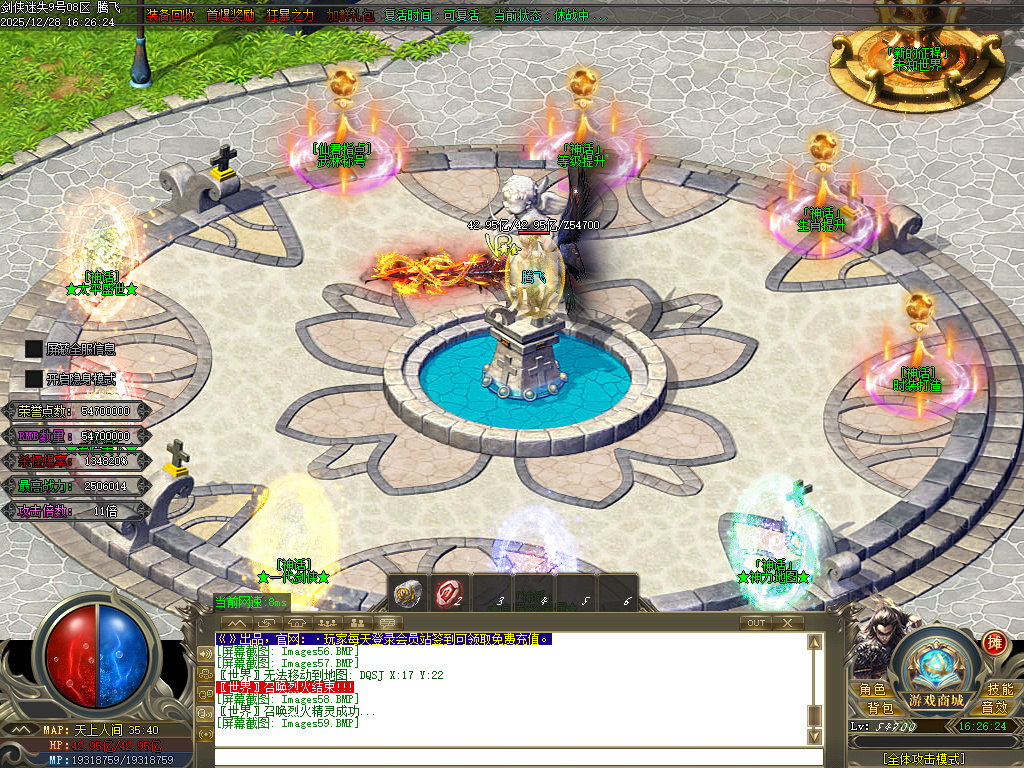Open the 角色 character panel
Viewport: 1024px width, 768px height.
(871, 689)
